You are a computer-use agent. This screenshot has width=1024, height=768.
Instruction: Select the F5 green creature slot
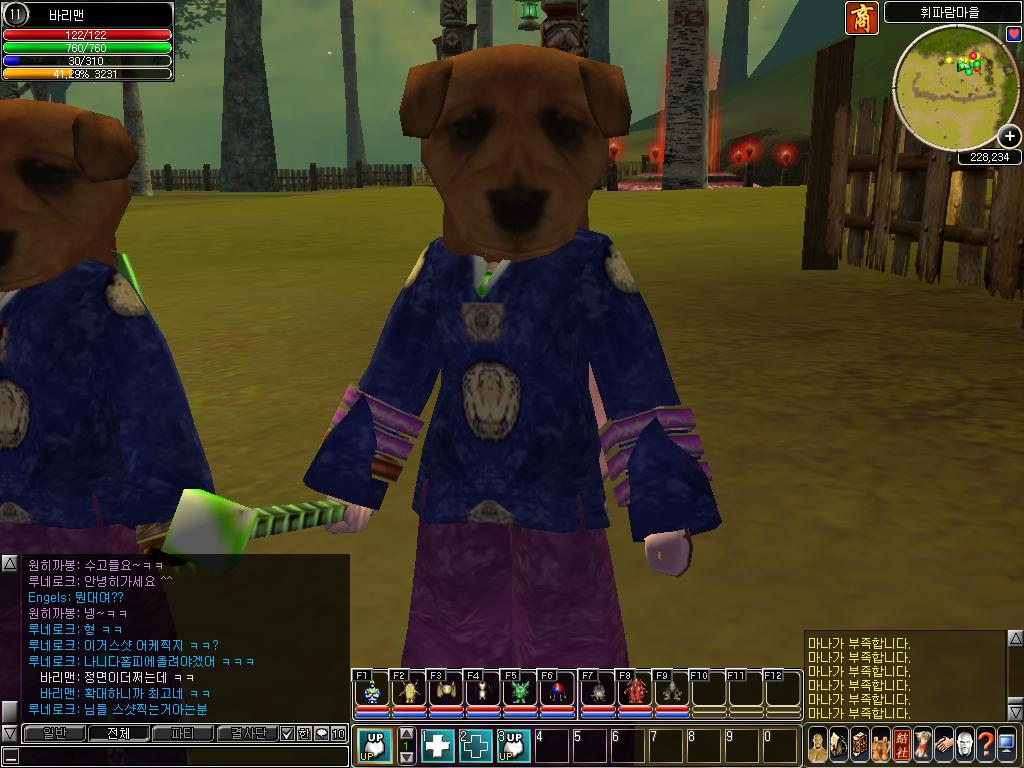click(x=520, y=691)
